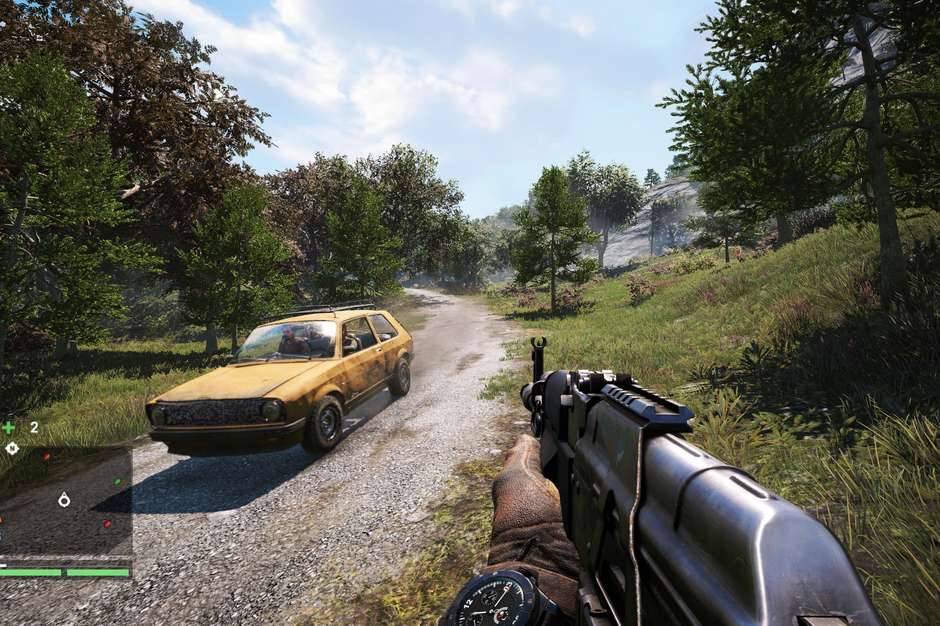This screenshot has width=940, height=626.
Task: Click the minimap panel
Action: [66, 500]
